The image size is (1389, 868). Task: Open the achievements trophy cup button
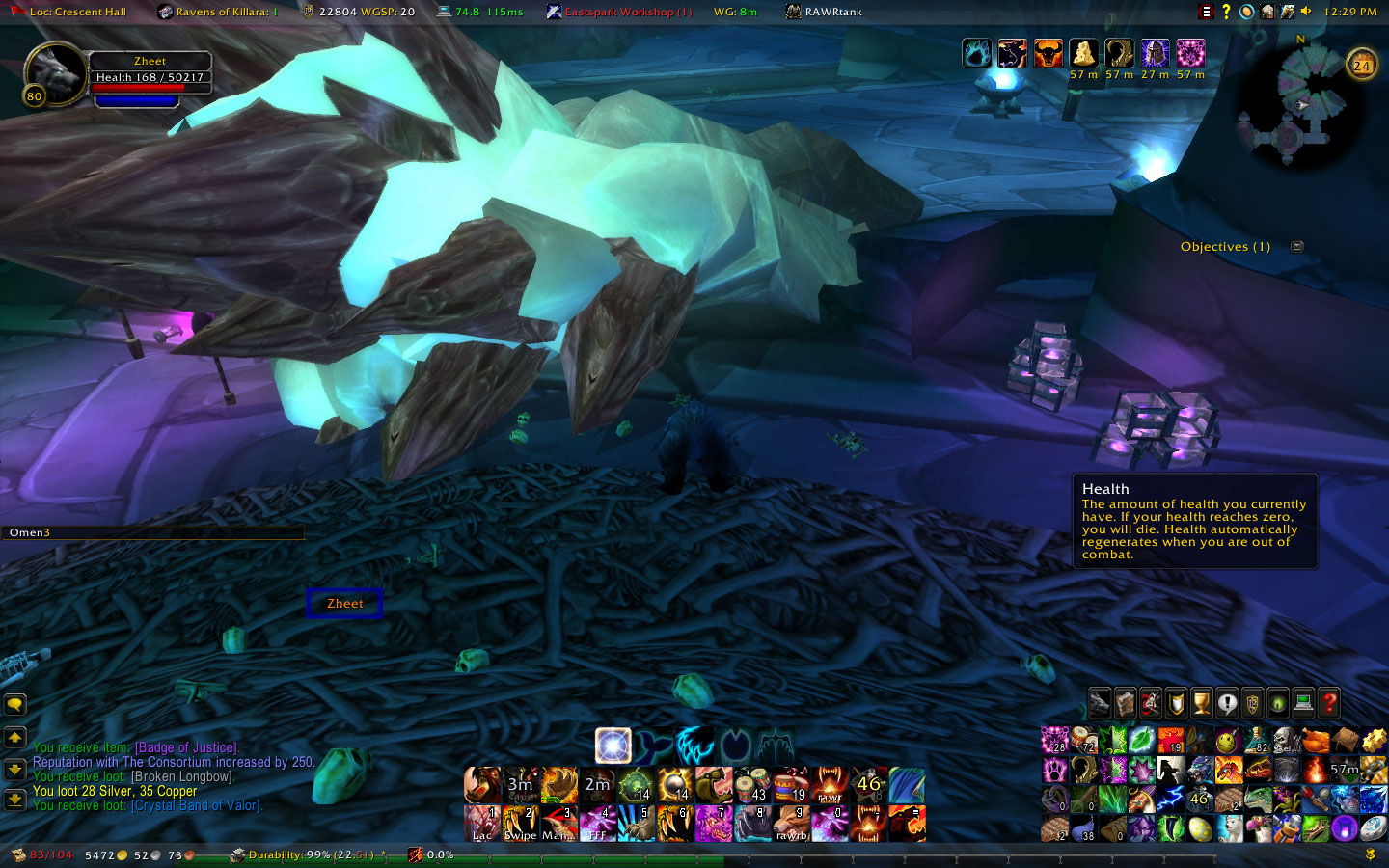(x=1201, y=703)
